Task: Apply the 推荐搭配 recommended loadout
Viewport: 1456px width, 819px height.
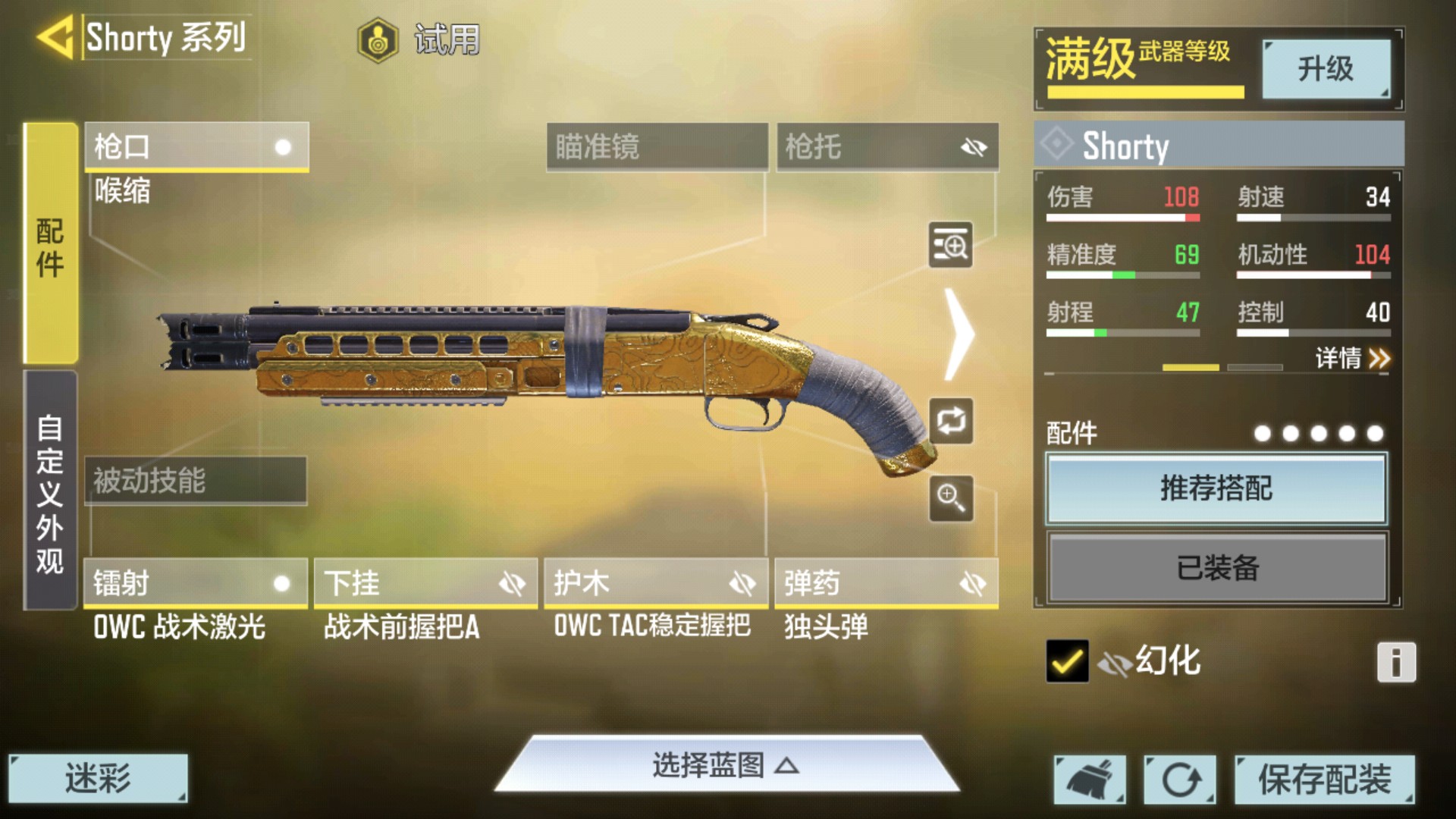Action: (x=1216, y=488)
